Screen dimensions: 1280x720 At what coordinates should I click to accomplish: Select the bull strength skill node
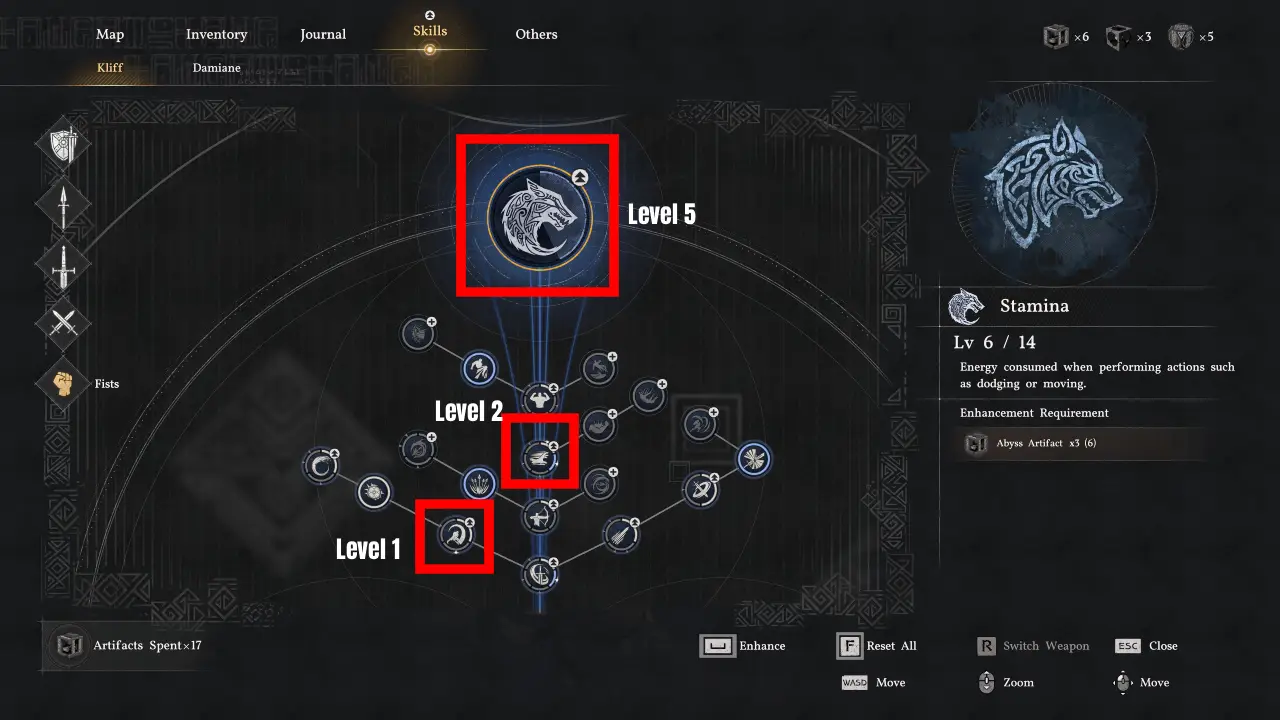point(541,399)
